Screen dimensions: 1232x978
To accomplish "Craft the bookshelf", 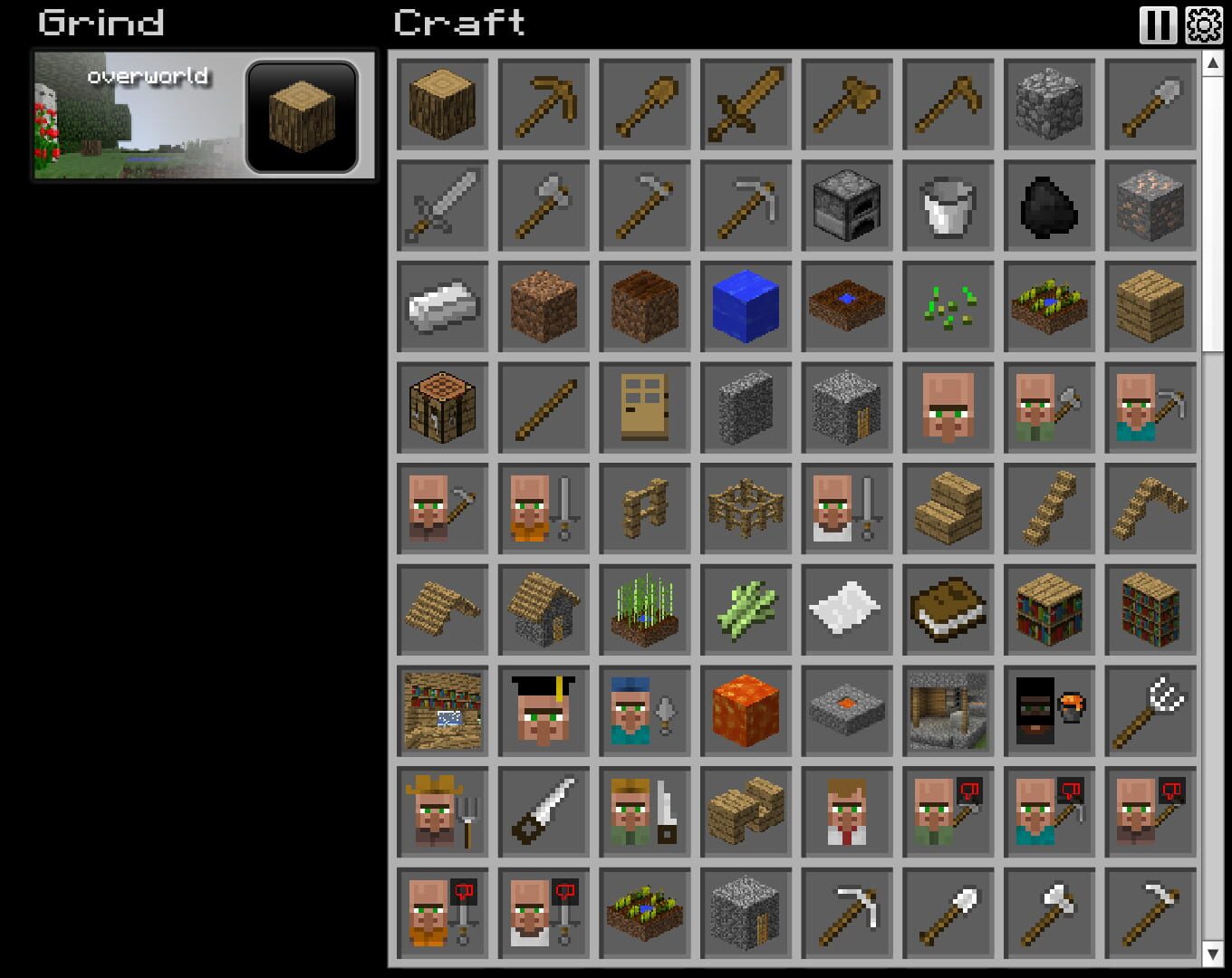I will (x=1049, y=609).
